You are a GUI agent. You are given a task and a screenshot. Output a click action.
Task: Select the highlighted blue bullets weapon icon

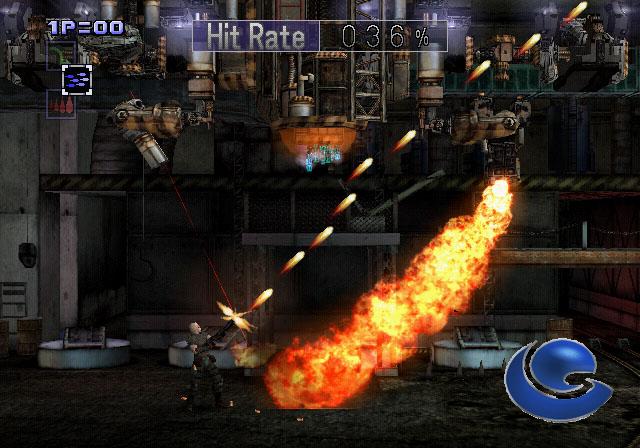pos(76,79)
